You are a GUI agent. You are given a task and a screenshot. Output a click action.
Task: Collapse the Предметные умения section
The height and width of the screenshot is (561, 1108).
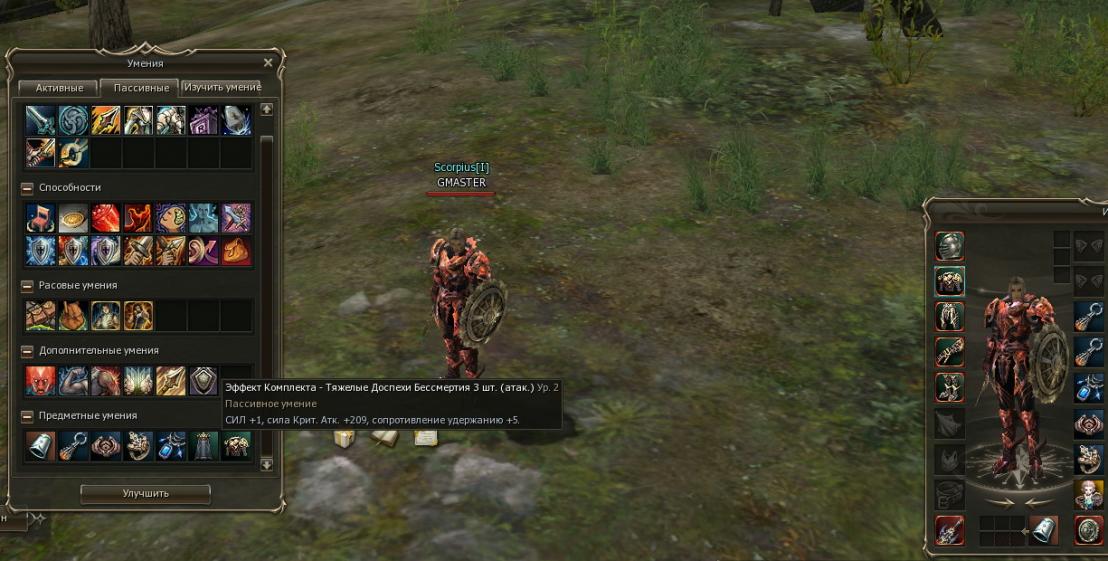coord(27,416)
